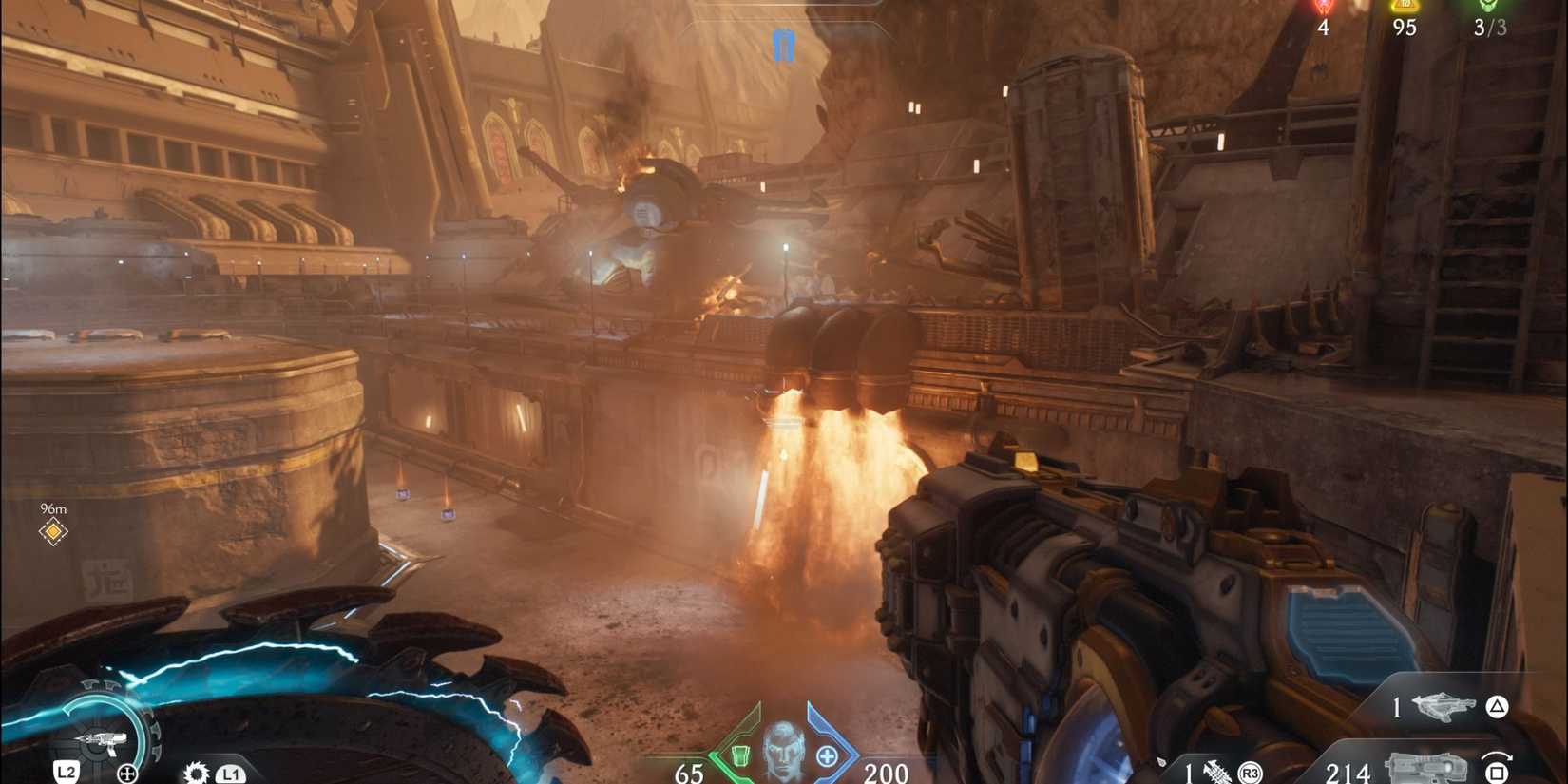1568x784 pixels.
Task: Select the crossbow weapon icon
Action: (x=1441, y=707)
